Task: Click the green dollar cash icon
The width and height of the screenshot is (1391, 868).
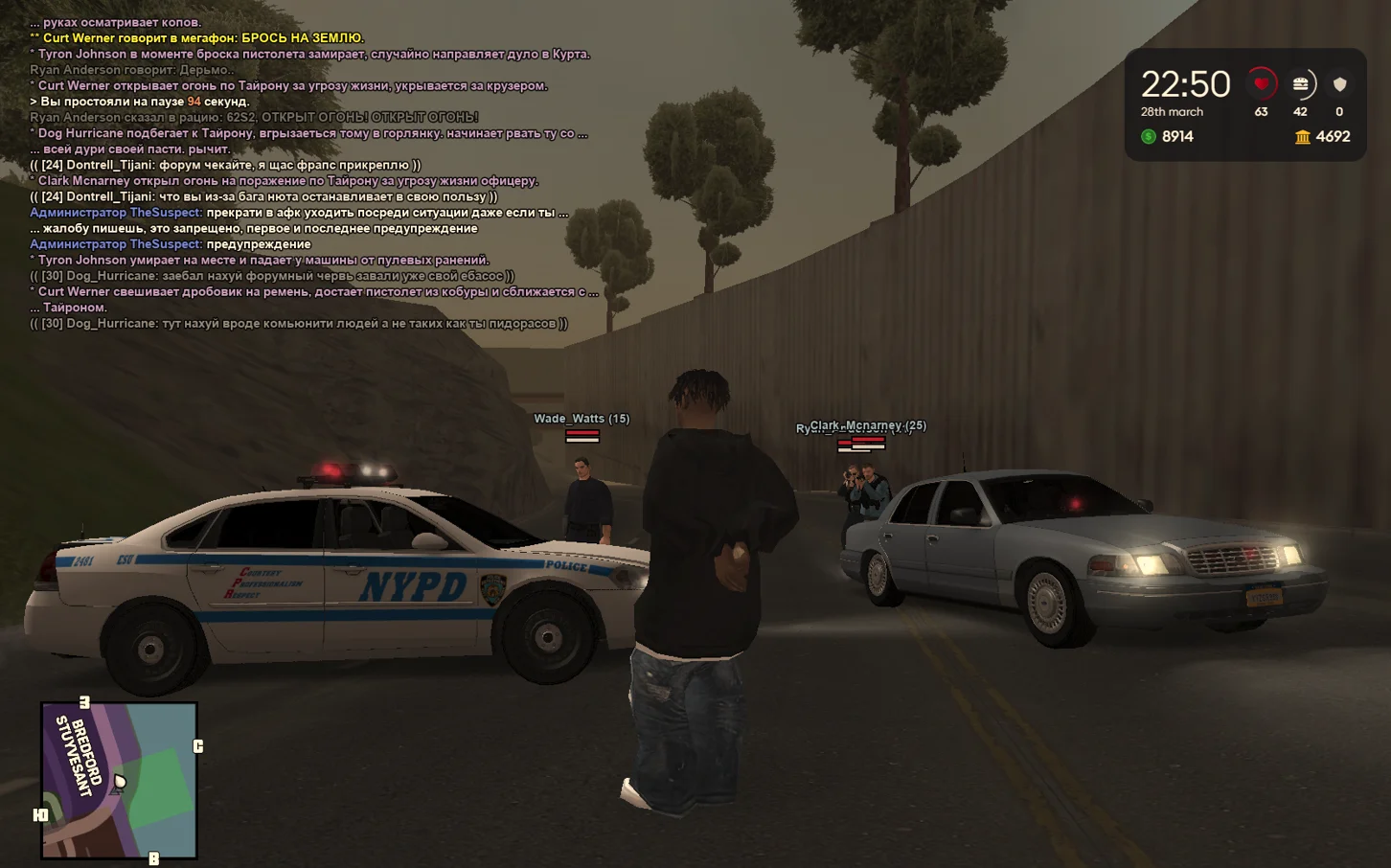Action: (1149, 137)
